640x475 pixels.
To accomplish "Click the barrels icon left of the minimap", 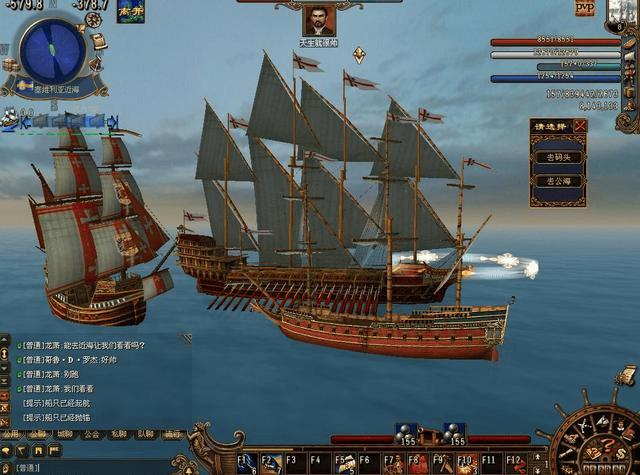I will pyautogui.click(x=11, y=65).
